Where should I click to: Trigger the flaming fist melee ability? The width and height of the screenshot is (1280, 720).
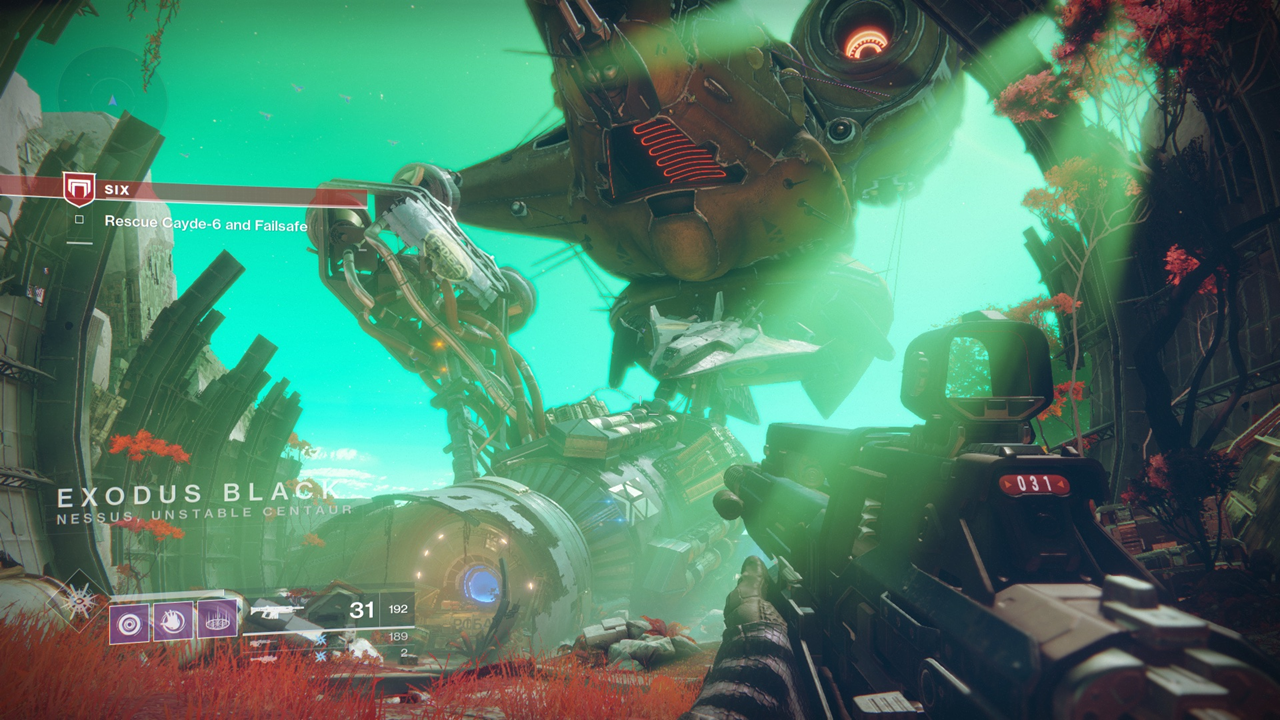pos(173,621)
